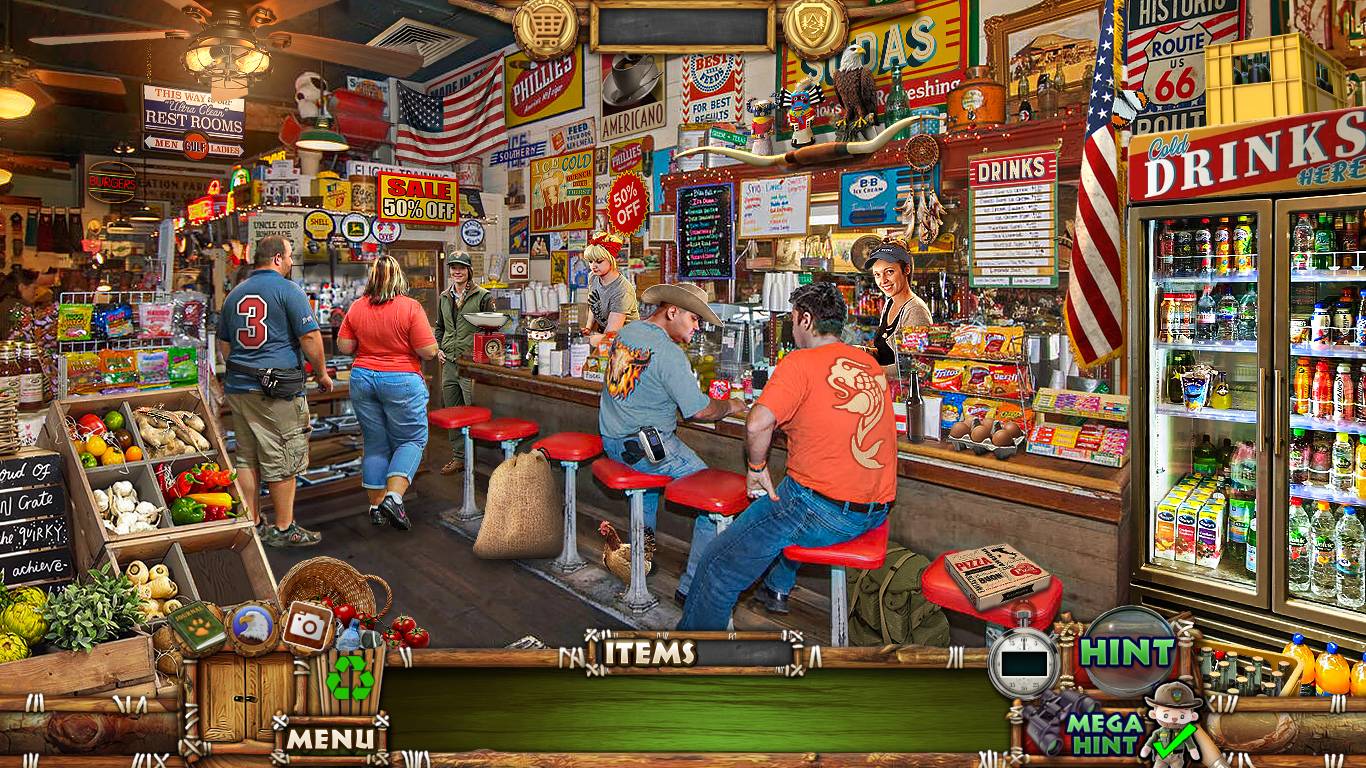Screen dimensions: 1366x768
Task: Open the game Menu
Action: tap(330, 739)
